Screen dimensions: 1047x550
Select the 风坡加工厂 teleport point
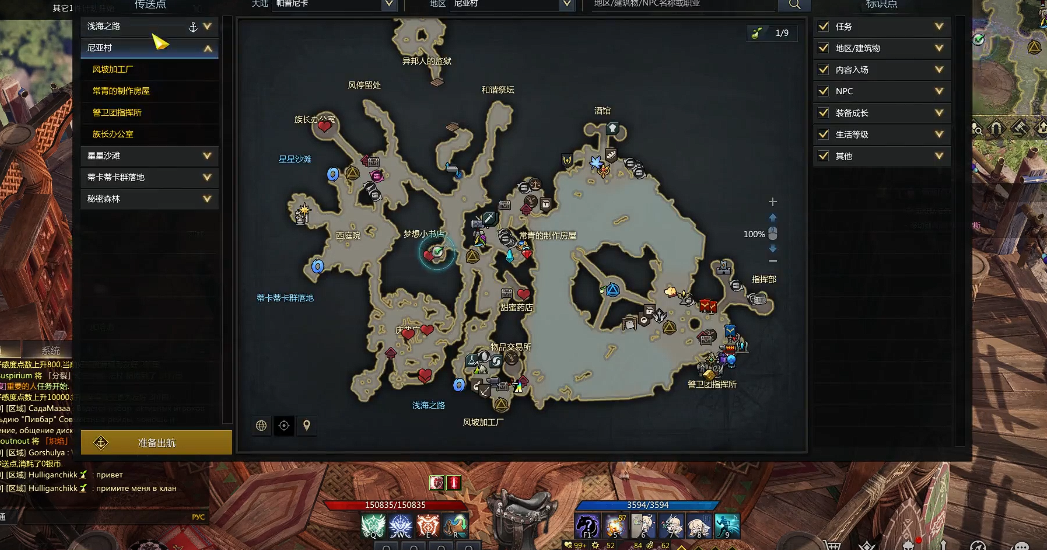(x=113, y=70)
